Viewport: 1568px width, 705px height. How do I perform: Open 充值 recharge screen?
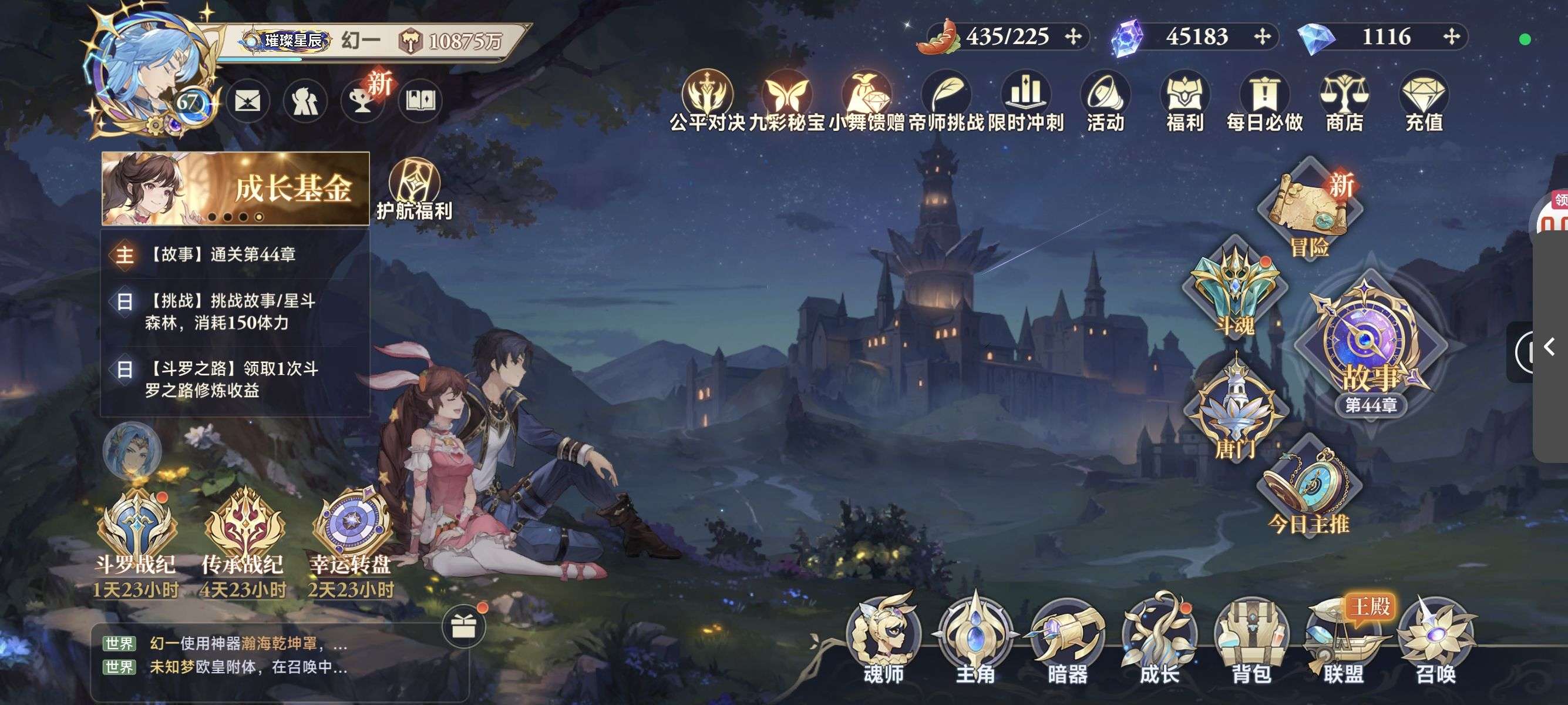pyautogui.click(x=1424, y=102)
